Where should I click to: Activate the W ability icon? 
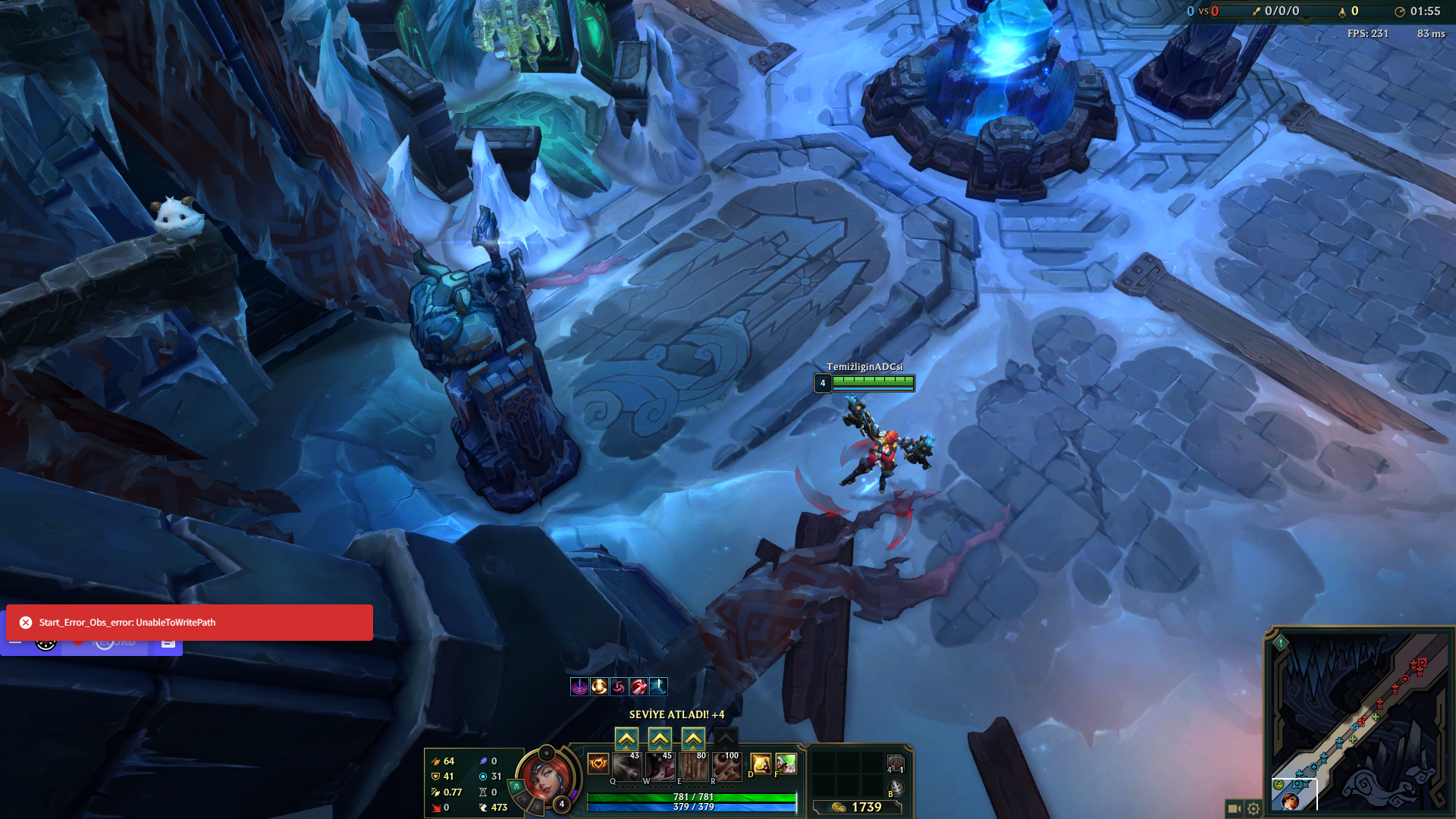point(660,767)
